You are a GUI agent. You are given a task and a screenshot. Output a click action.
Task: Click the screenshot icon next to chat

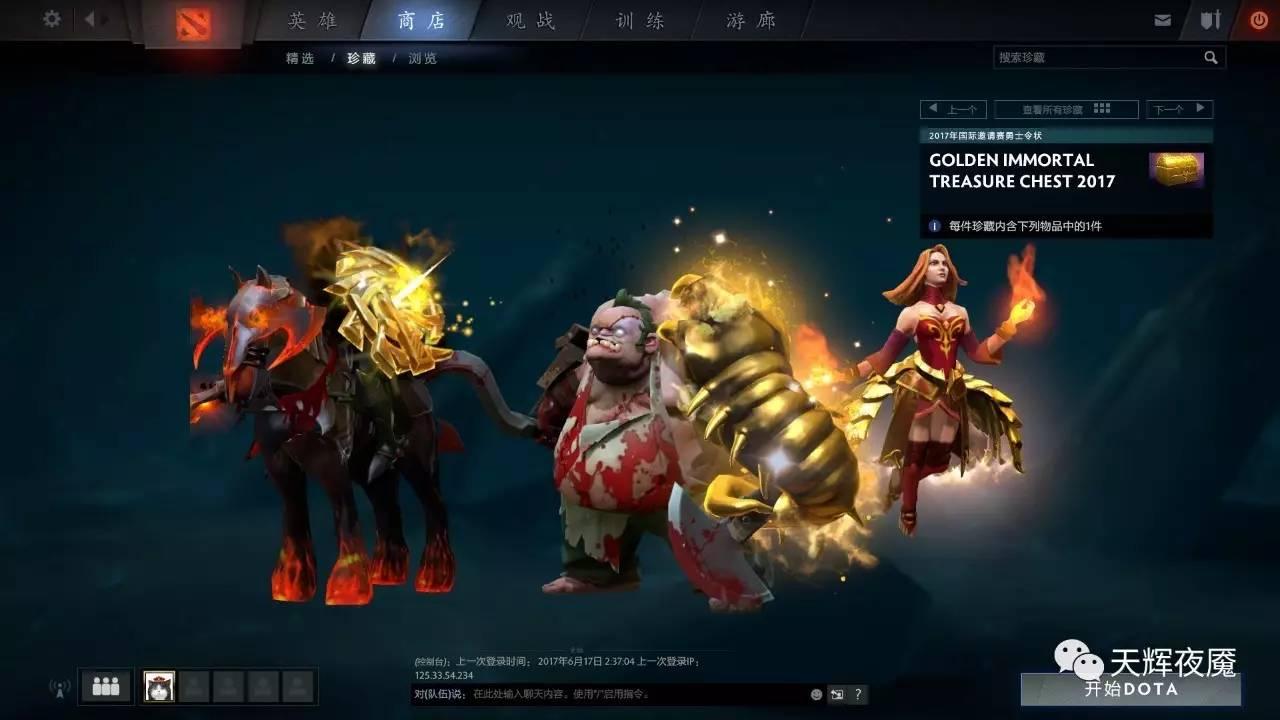[x=837, y=693]
